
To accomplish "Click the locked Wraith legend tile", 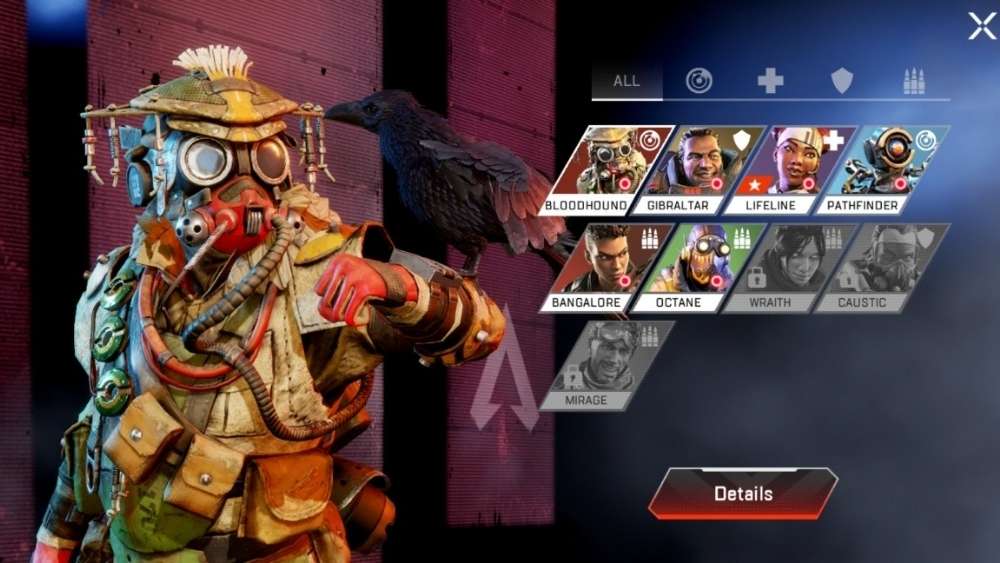I will 781,267.
